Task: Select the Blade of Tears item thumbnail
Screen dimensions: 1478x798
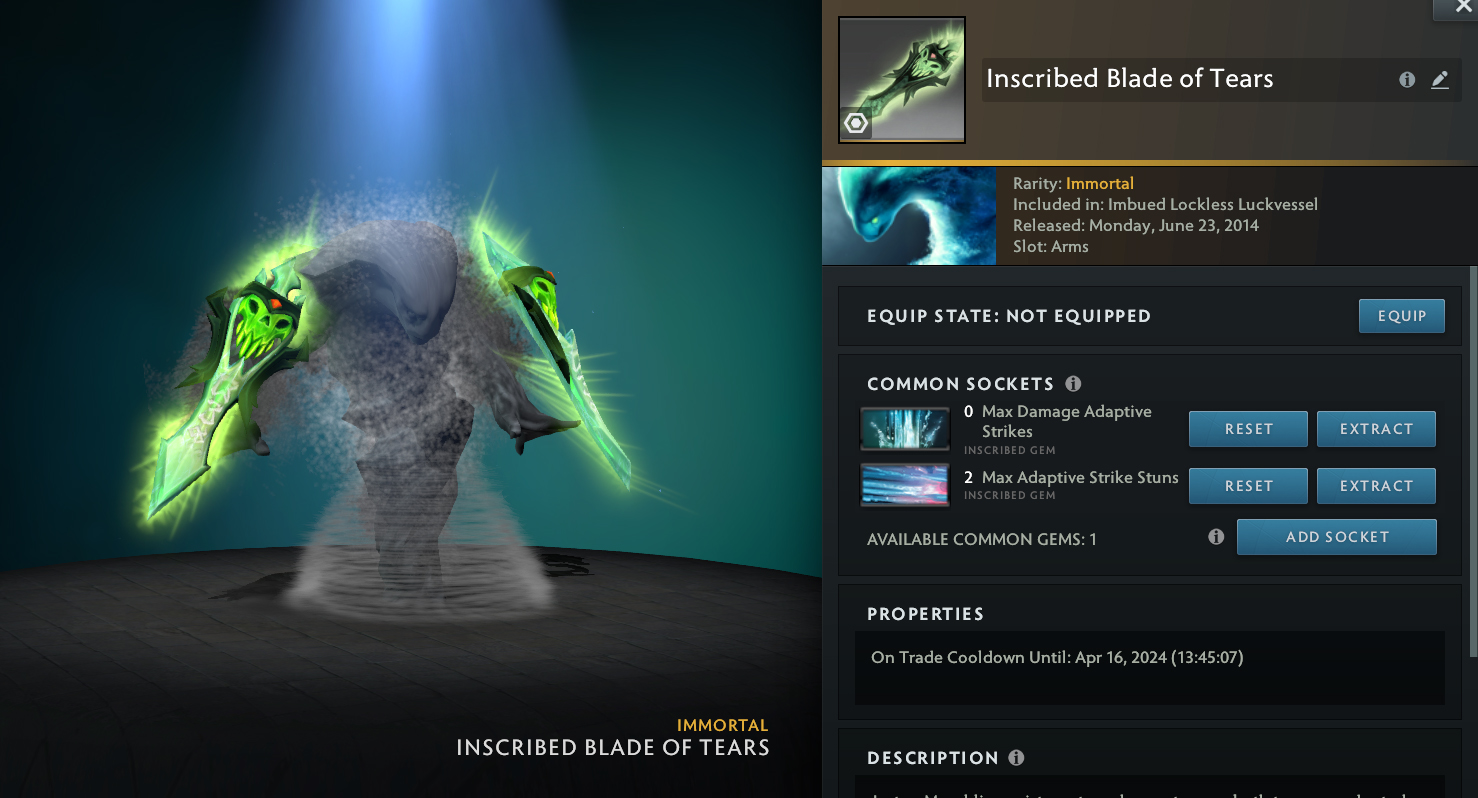Action: point(901,80)
